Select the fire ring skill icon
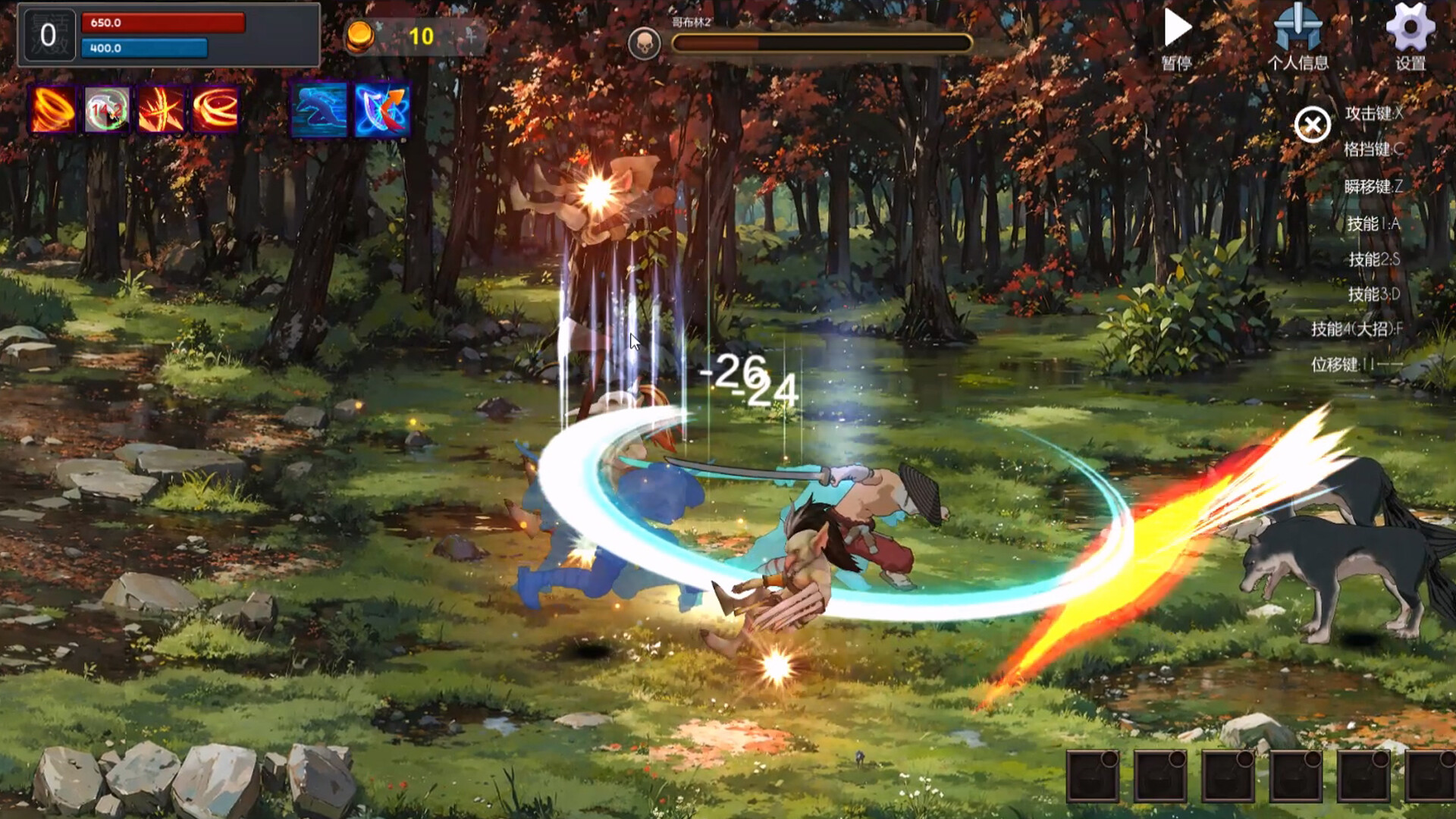Screen dimensions: 1456x819 [216, 110]
